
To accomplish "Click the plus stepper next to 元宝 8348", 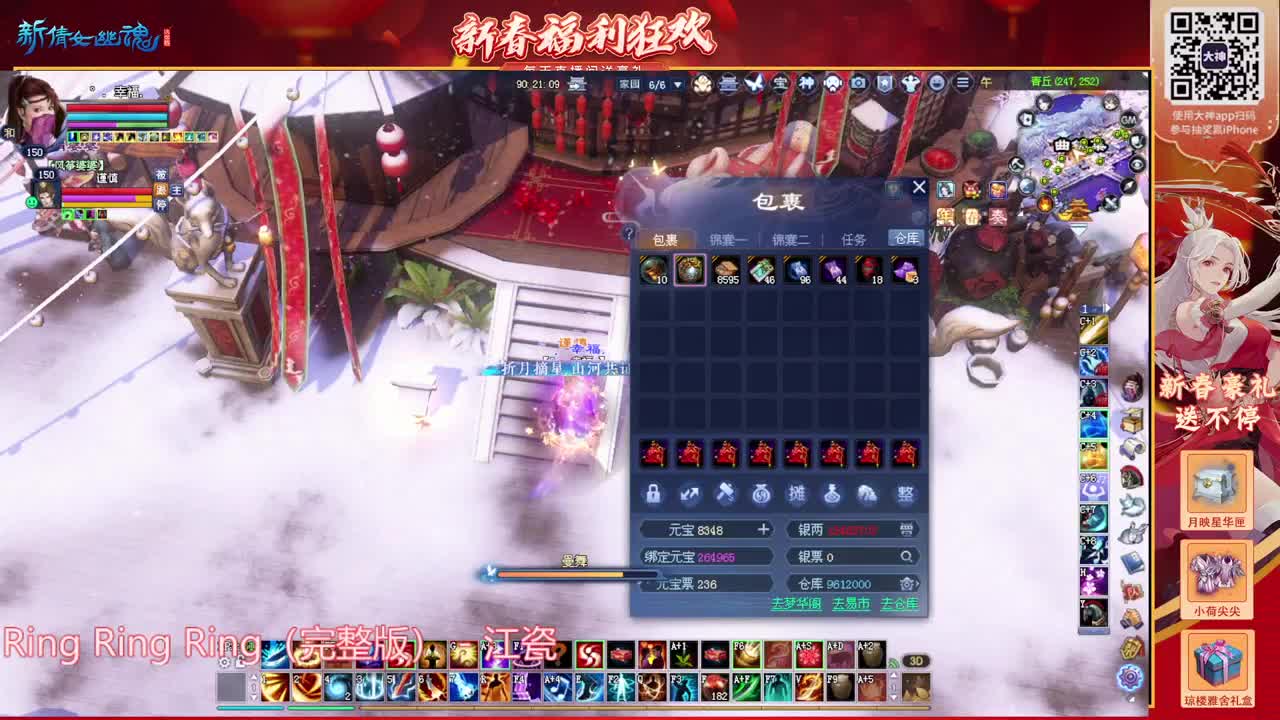I will (765, 529).
